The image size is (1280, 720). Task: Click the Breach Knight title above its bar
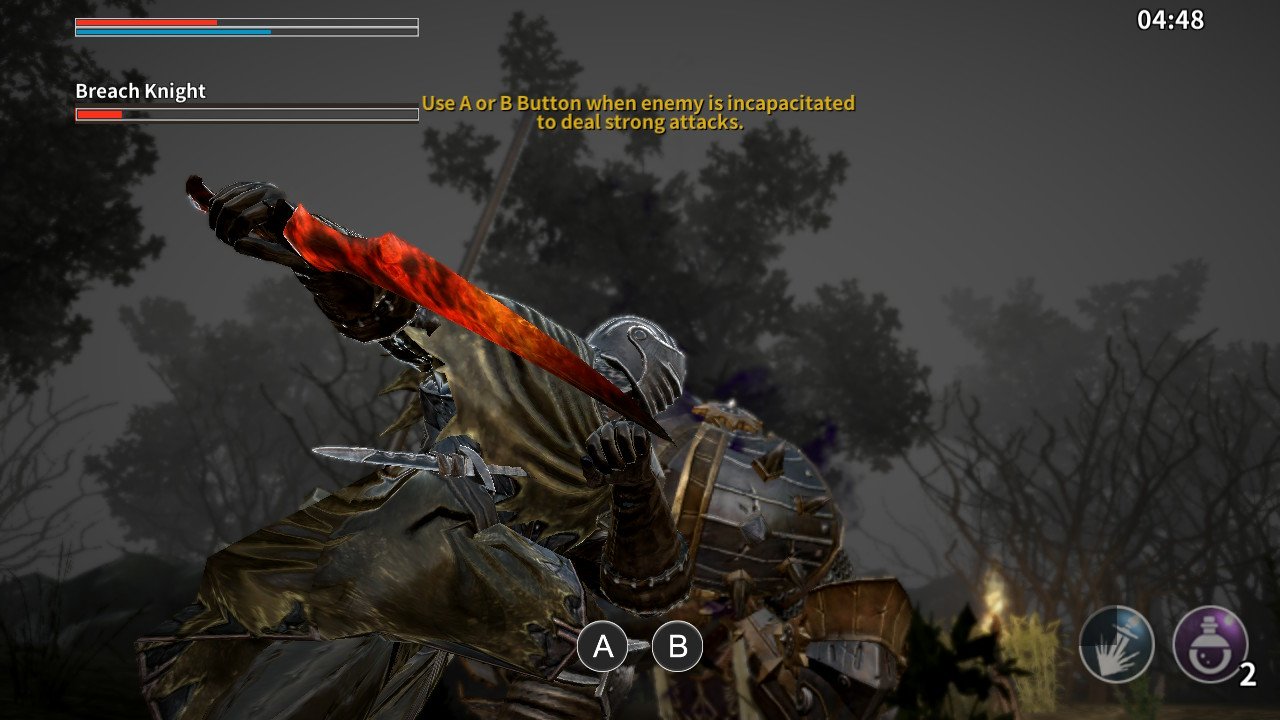click(138, 91)
